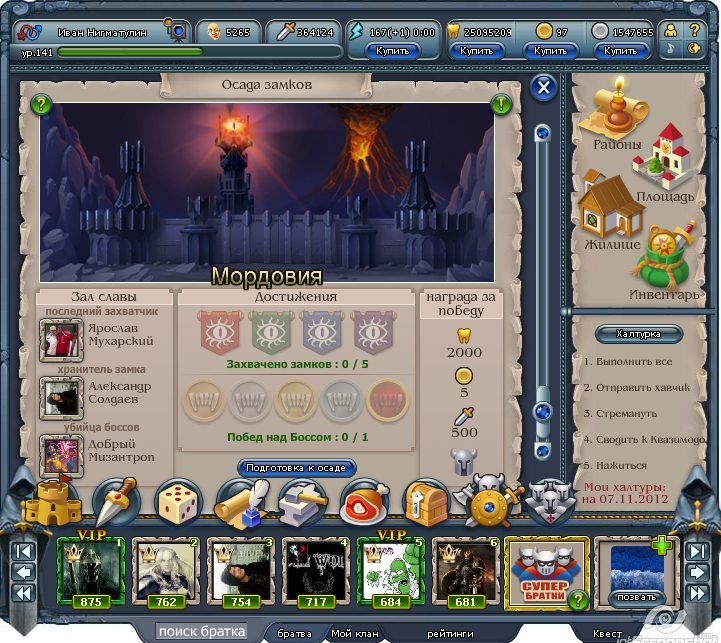Screen dimensions: 721x643
Task: Buy energy with the lightning Купить button
Action: click(x=392, y=50)
